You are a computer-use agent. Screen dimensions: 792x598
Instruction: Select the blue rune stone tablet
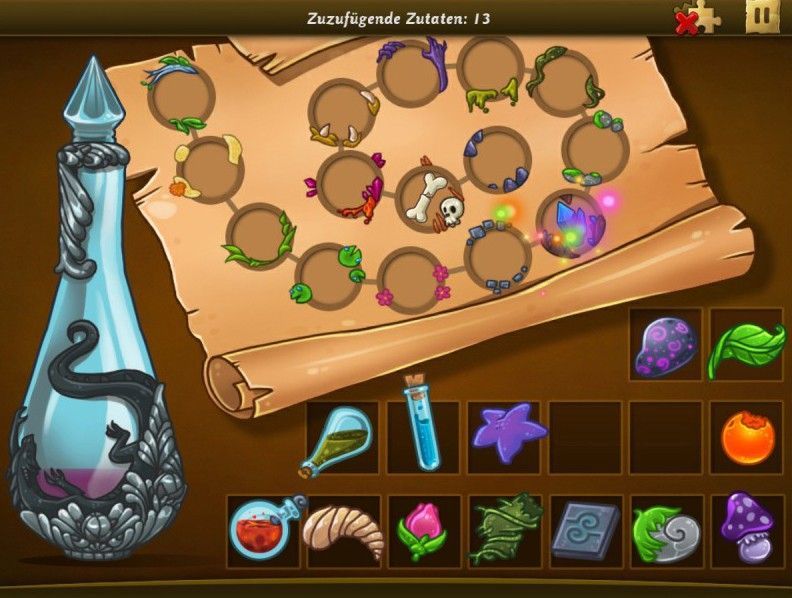(585, 530)
